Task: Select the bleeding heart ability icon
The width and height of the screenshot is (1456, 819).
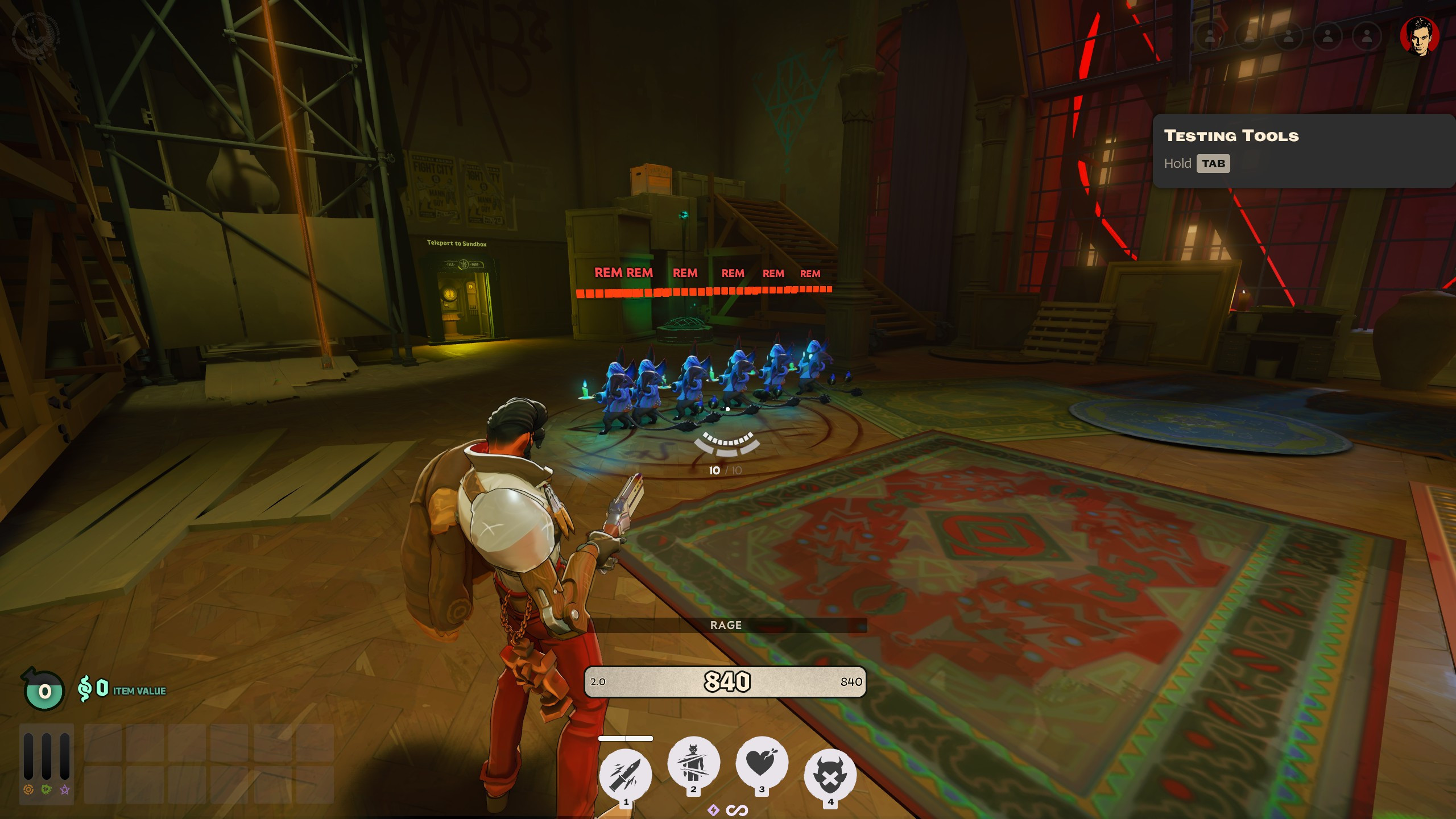Action: (x=762, y=763)
